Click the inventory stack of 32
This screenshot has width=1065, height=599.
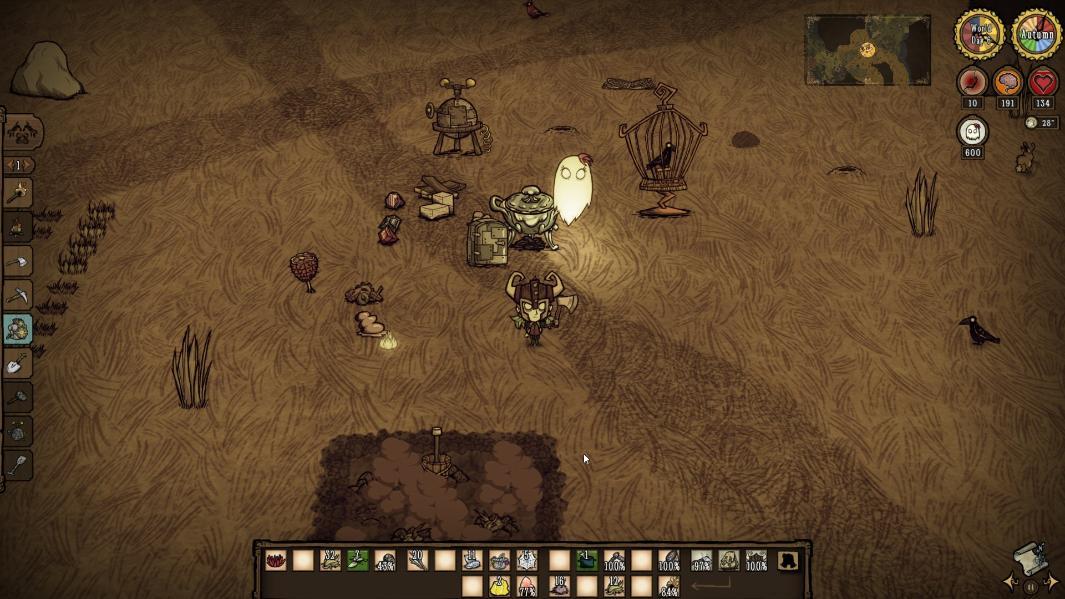[330, 561]
